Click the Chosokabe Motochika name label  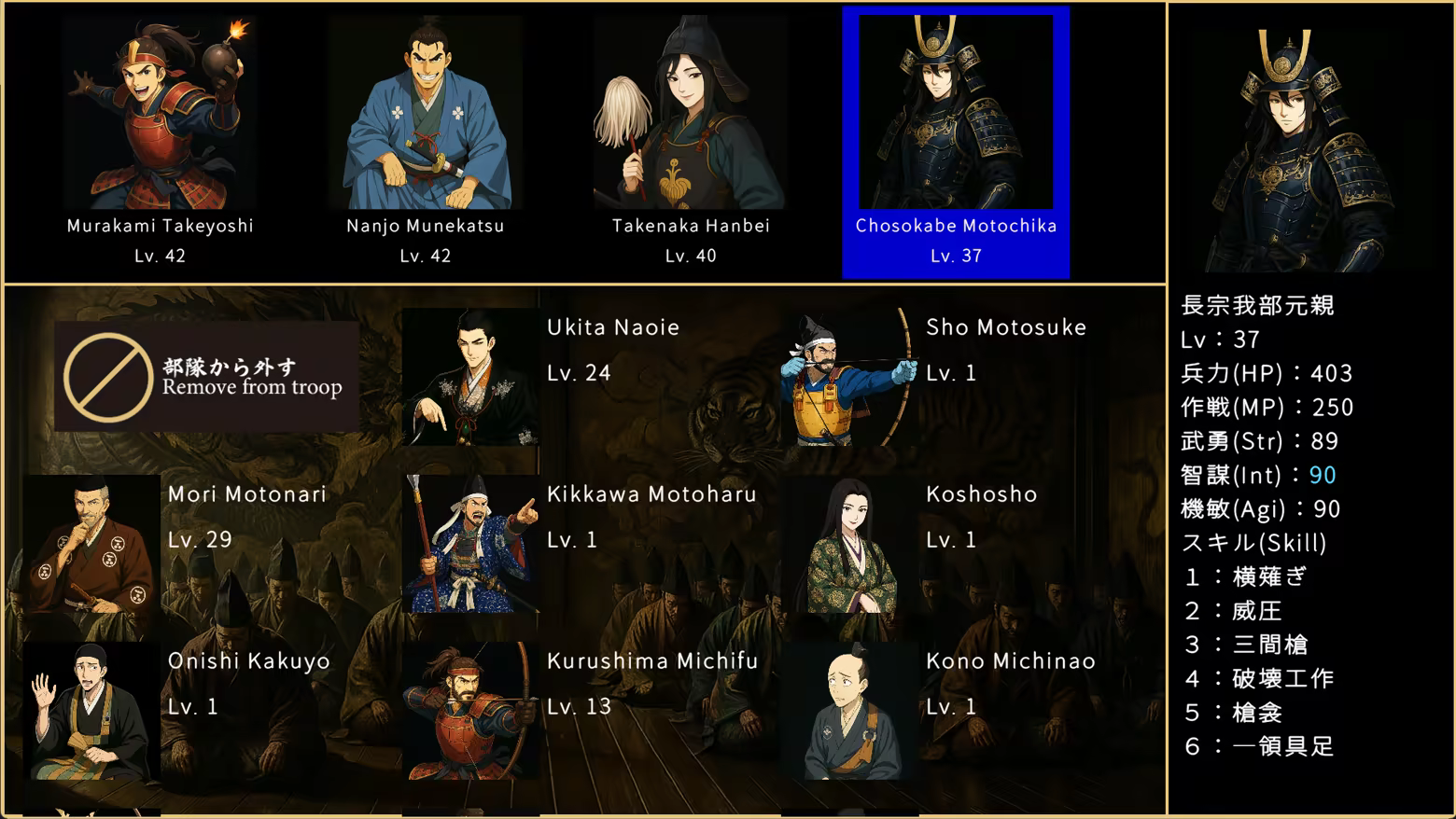click(x=956, y=225)
